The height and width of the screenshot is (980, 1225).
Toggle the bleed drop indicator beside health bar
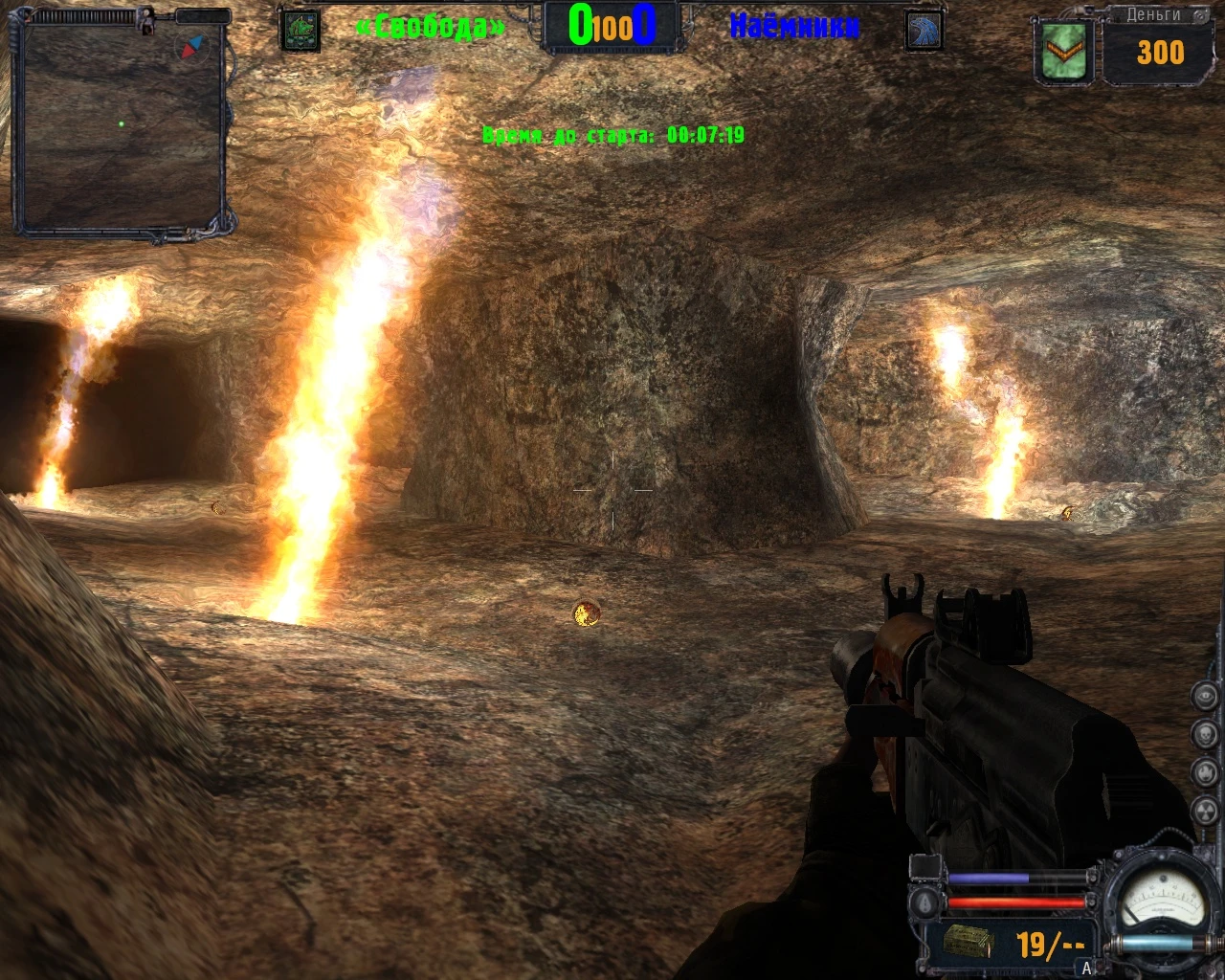click(924, 902)
